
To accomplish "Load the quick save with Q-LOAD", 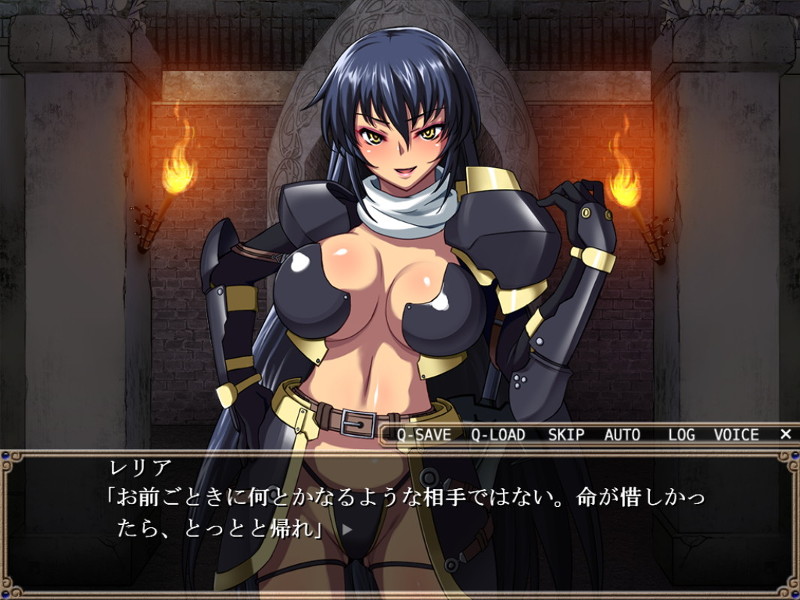I will [x=498, y=435].
